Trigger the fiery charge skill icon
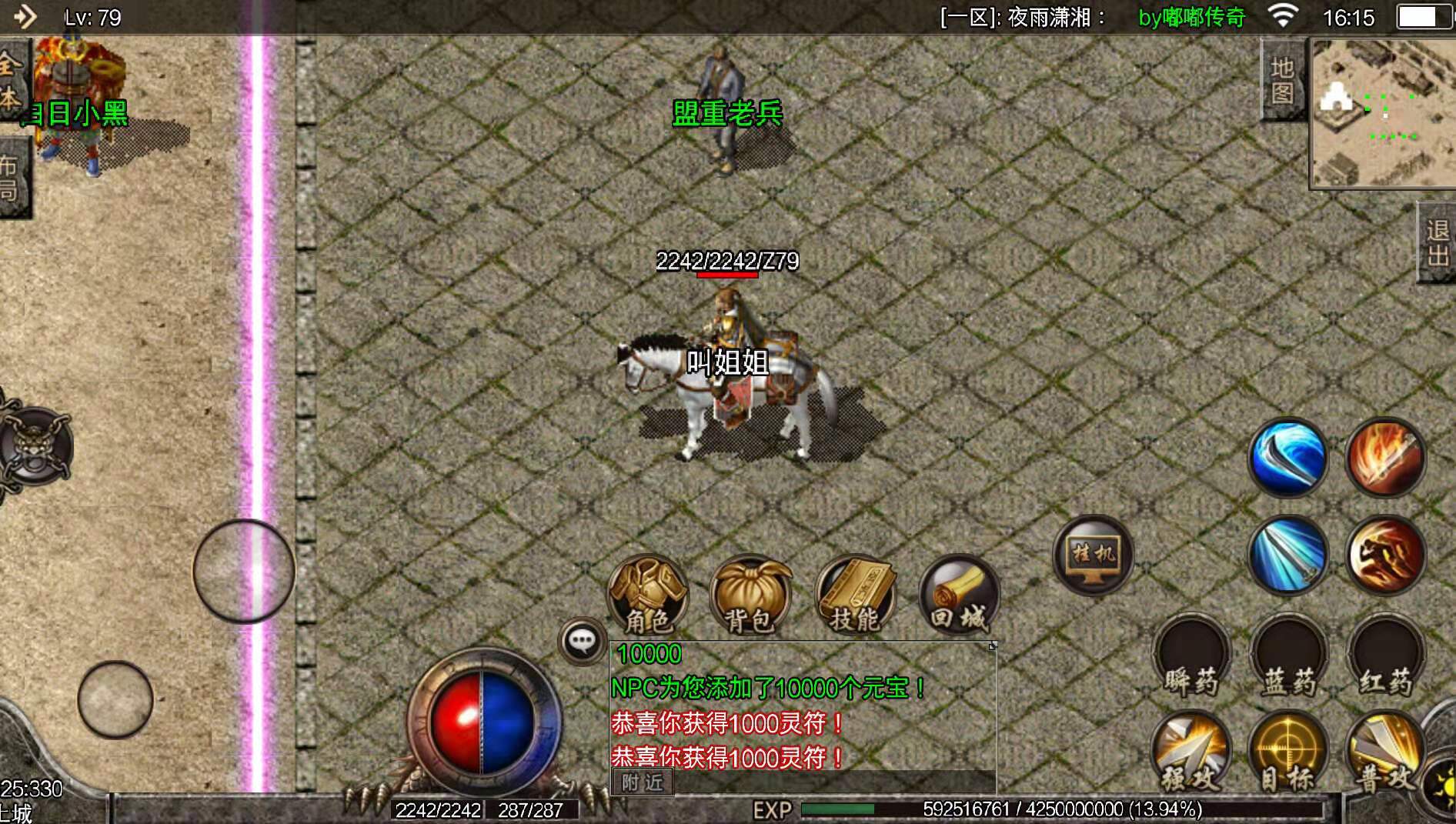 [x=1385, y=555]
